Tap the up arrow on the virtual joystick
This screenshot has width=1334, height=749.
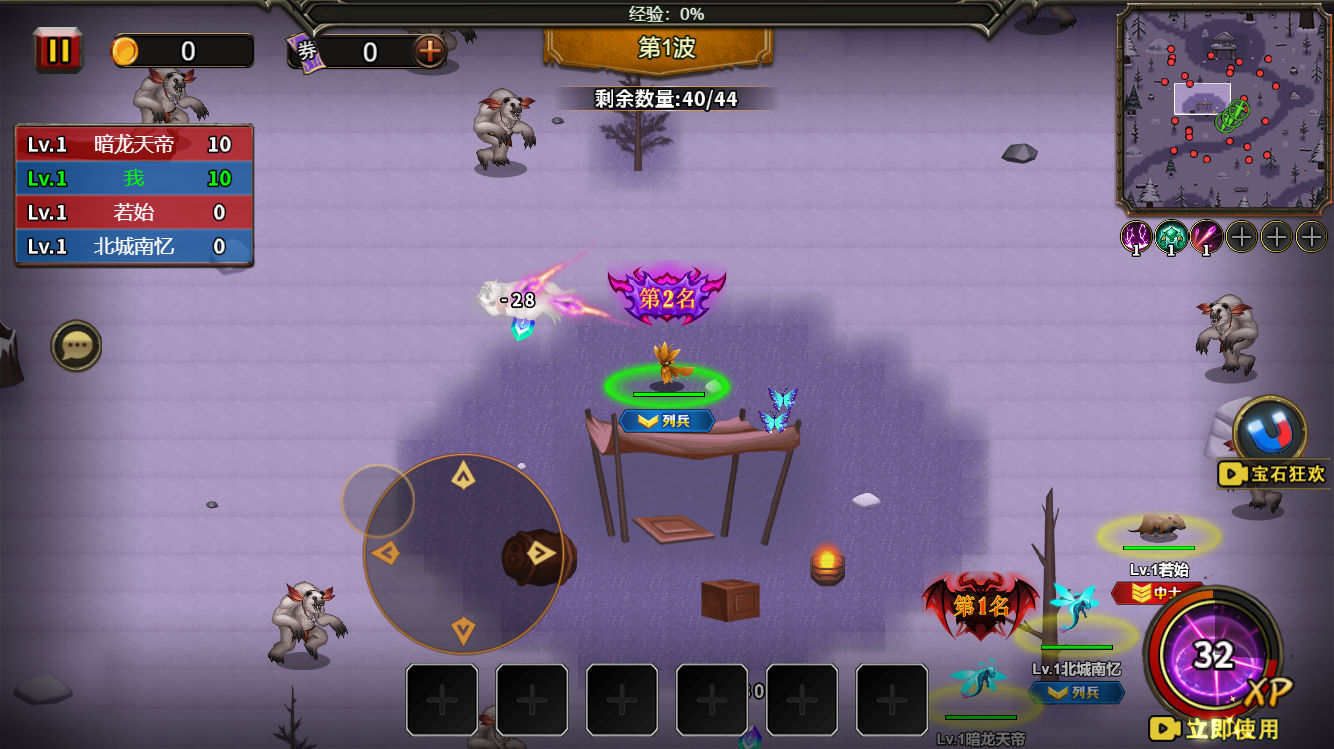463,476
